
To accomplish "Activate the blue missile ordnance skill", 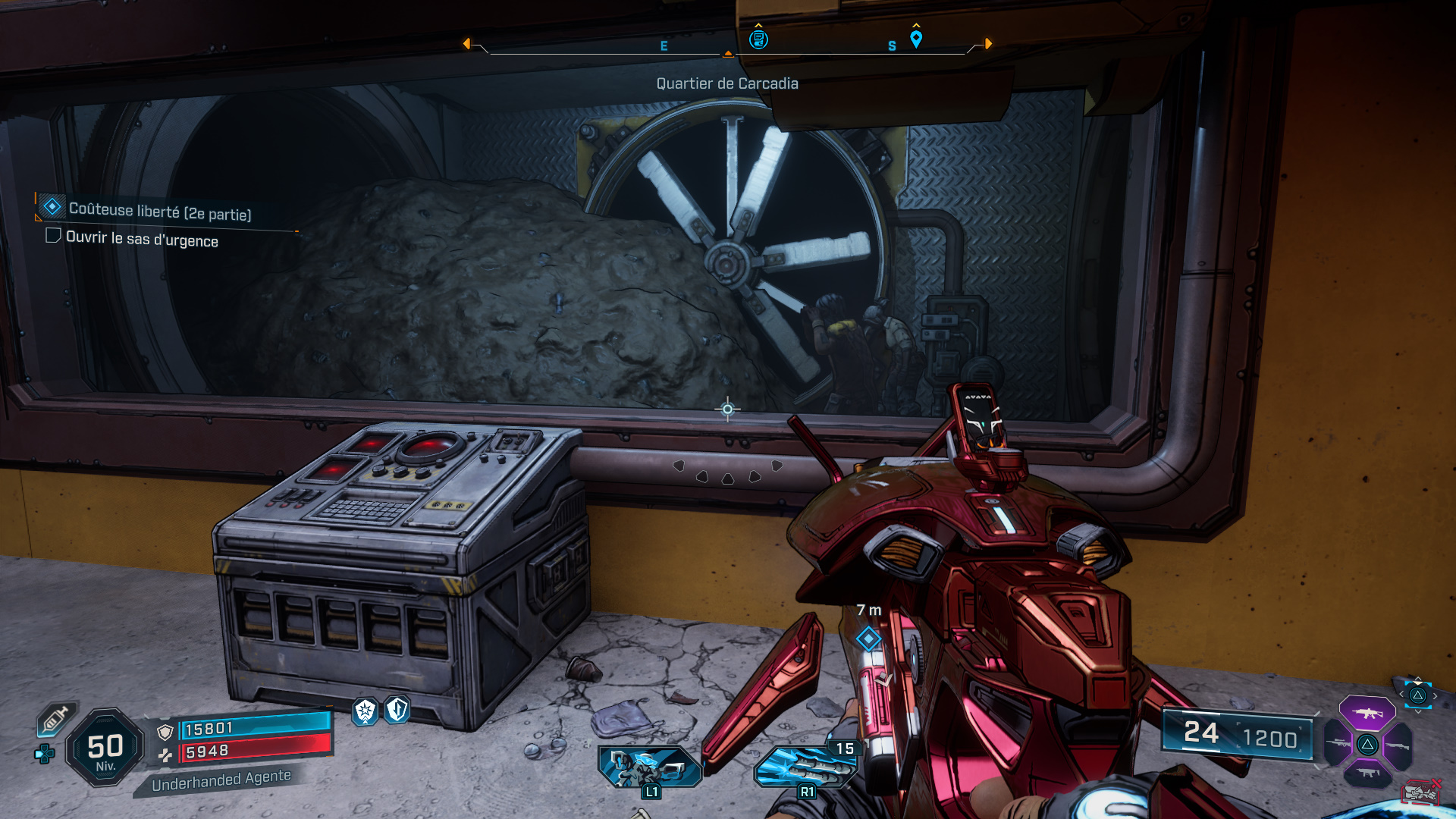I will click(805, 766).
